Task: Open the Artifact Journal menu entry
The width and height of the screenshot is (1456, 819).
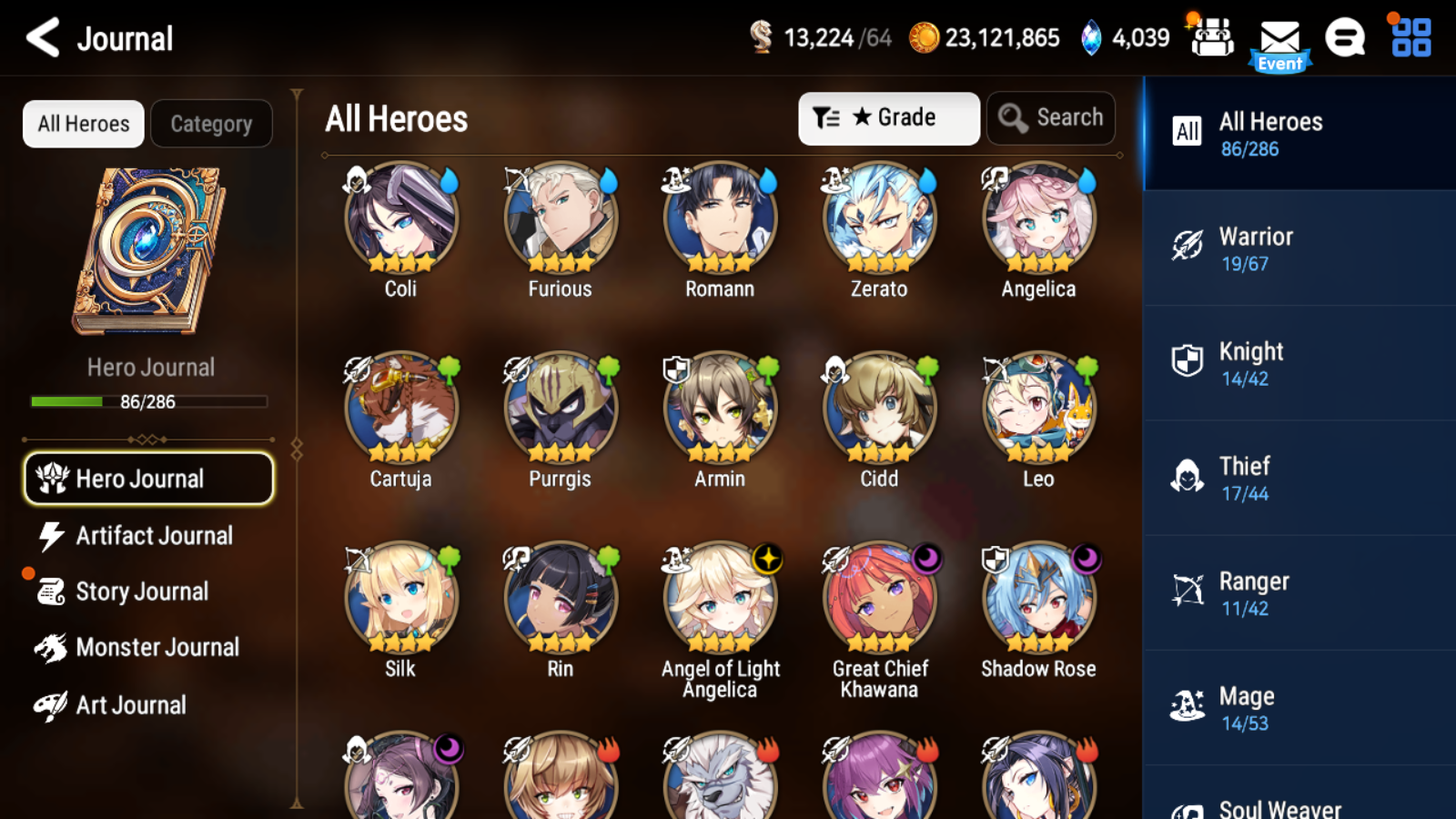Action: pos(155,536)
